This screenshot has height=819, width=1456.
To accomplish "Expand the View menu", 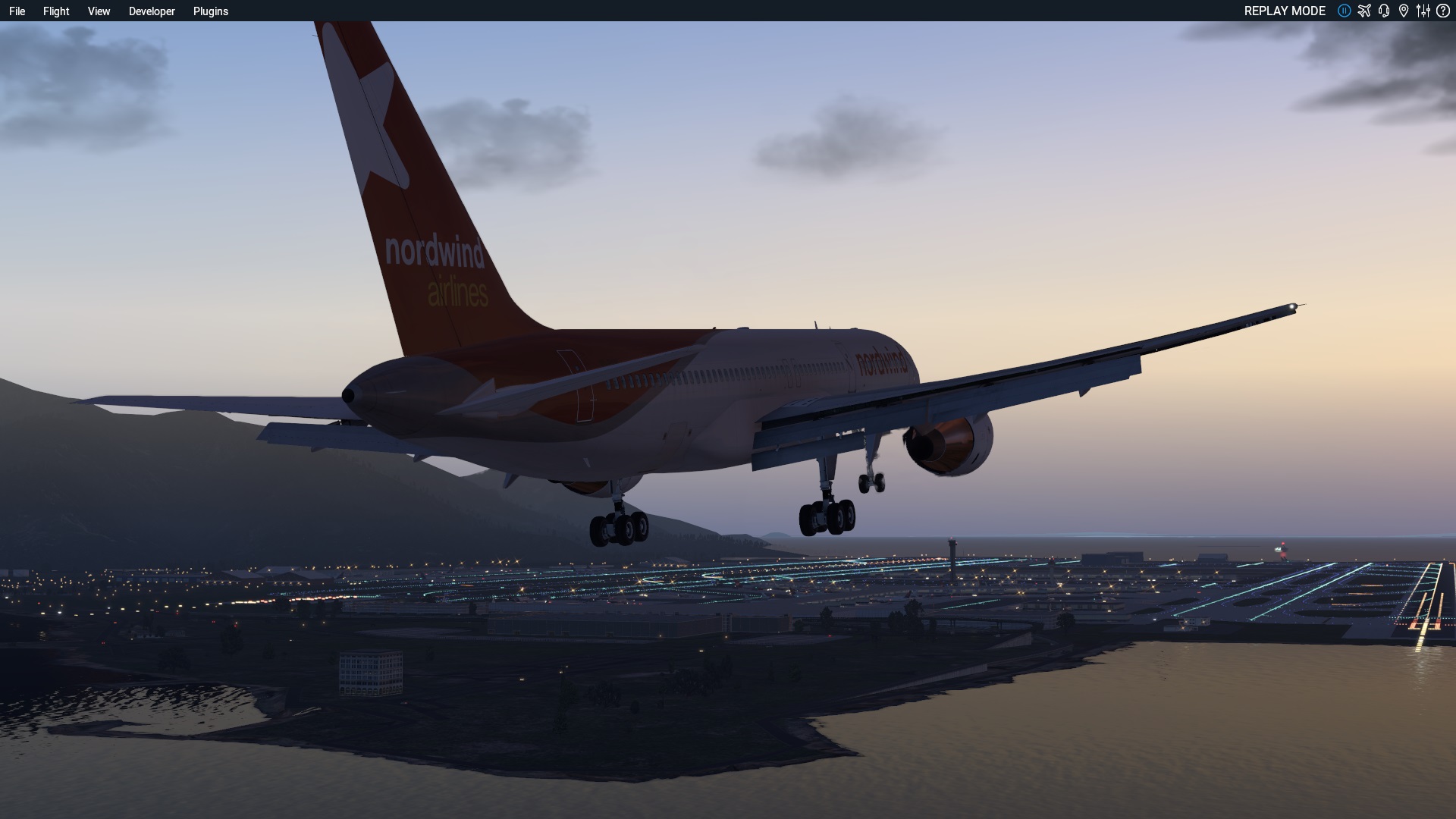I will [98, 11].
